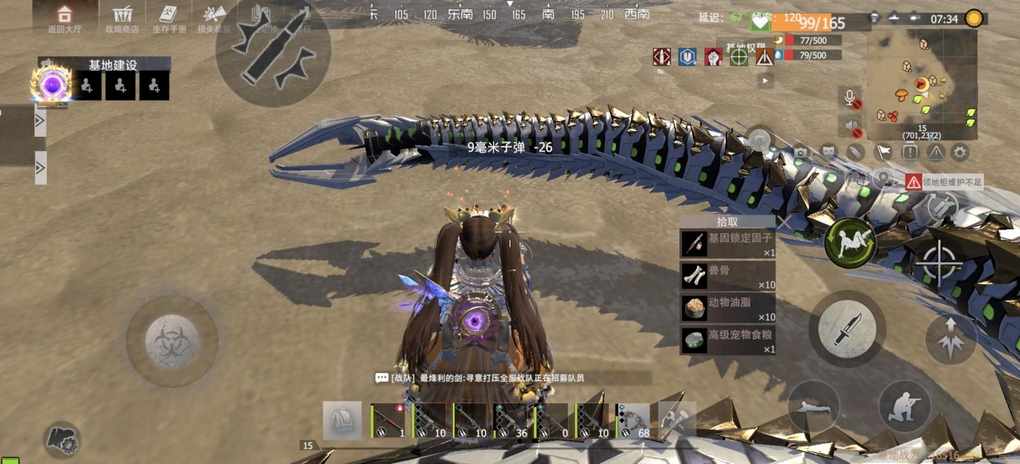Screen dimensions: 1020x464
Task: Crouch with the kneeling soldier button
Action: 903,406
